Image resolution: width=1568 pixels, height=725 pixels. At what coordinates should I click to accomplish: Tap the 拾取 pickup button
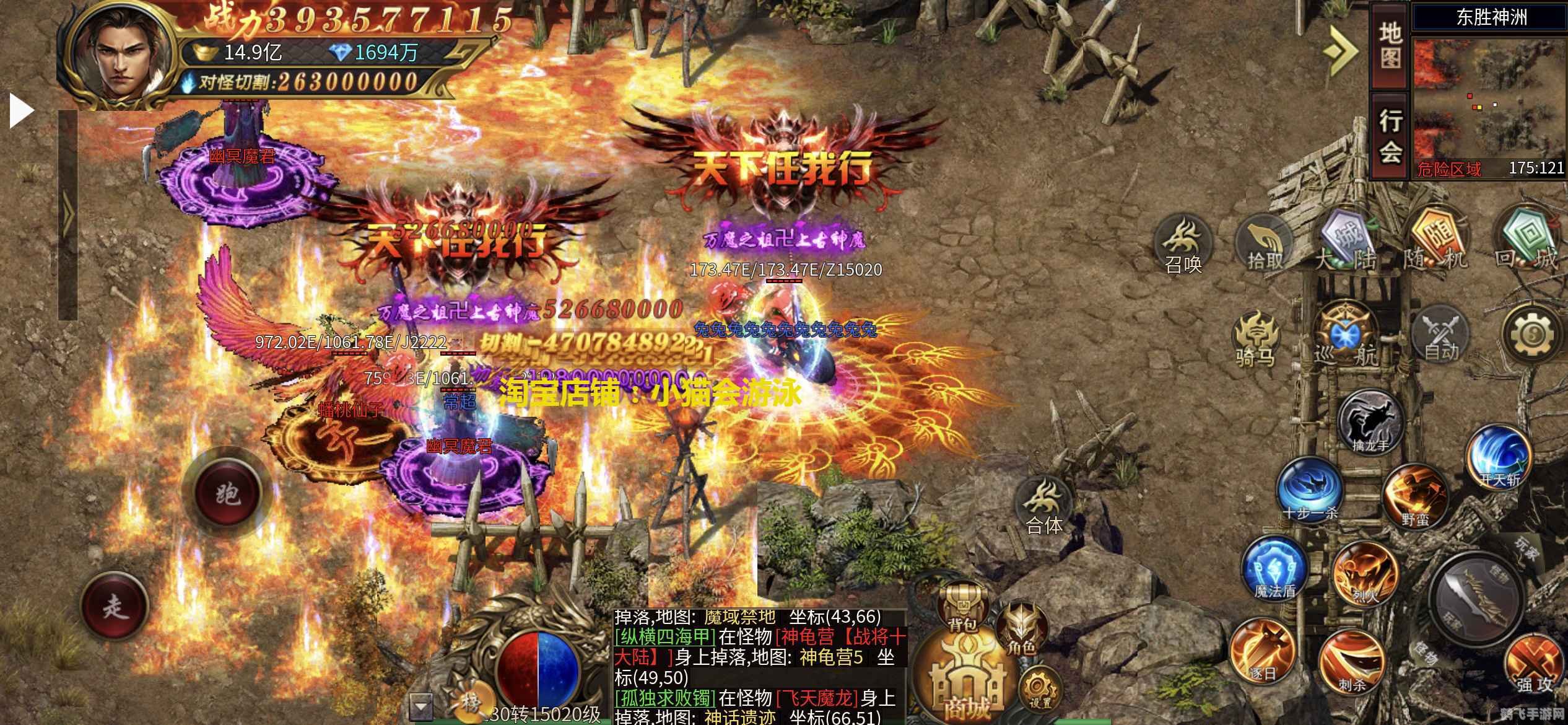tap(1263, 246)
